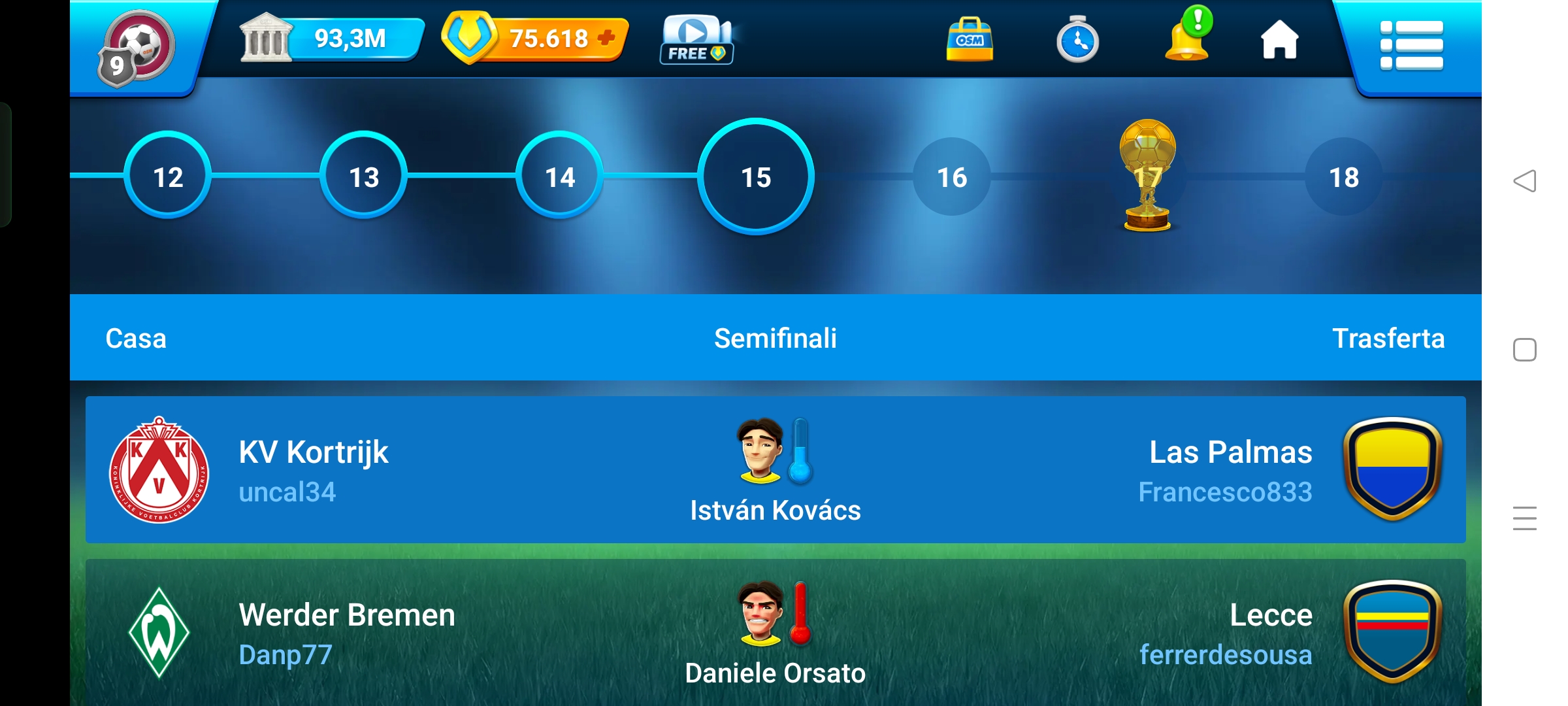Go to the home screen
1568x706 pixels.
[1279, 41]
